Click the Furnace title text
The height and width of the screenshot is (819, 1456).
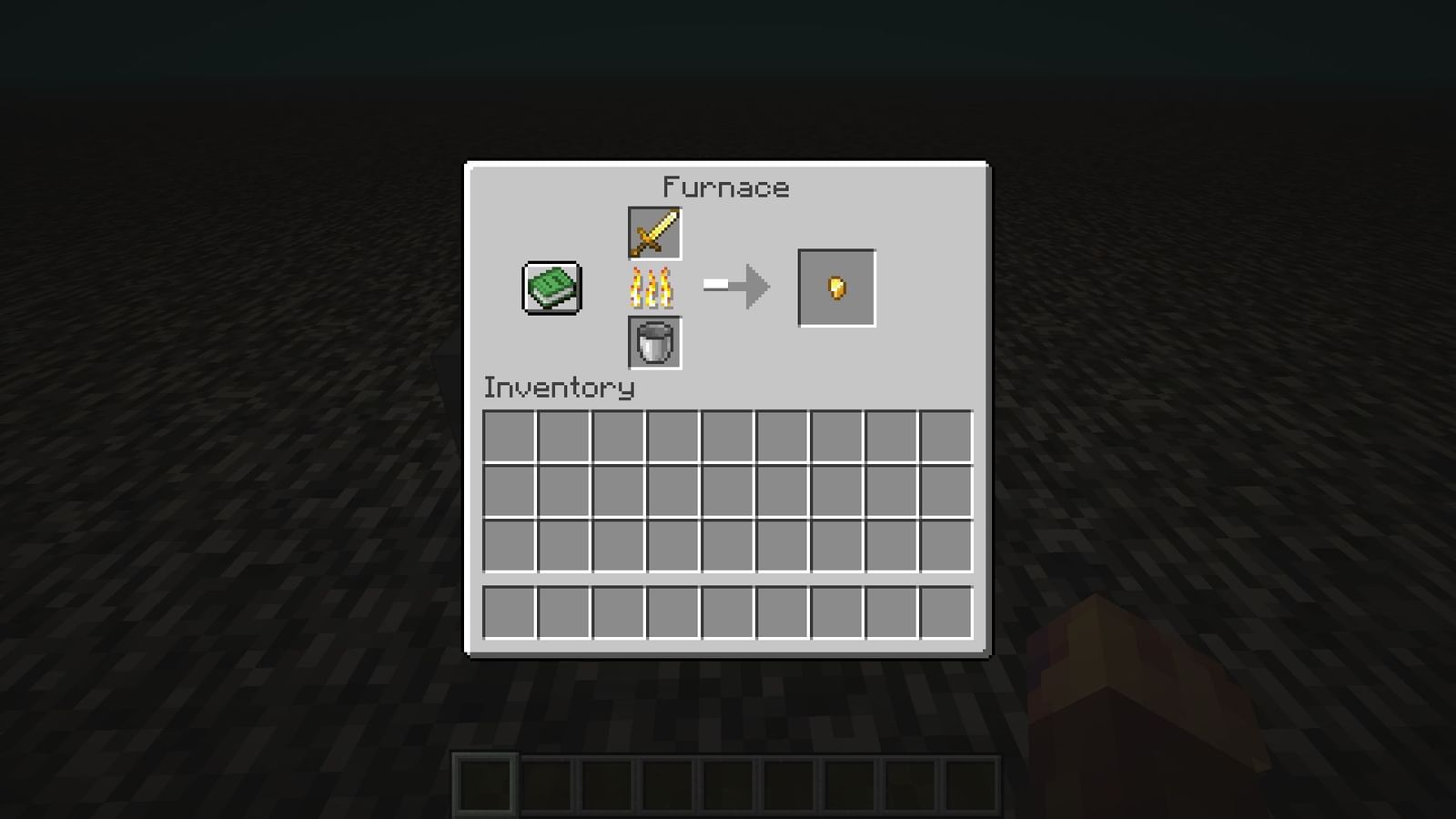726,187
